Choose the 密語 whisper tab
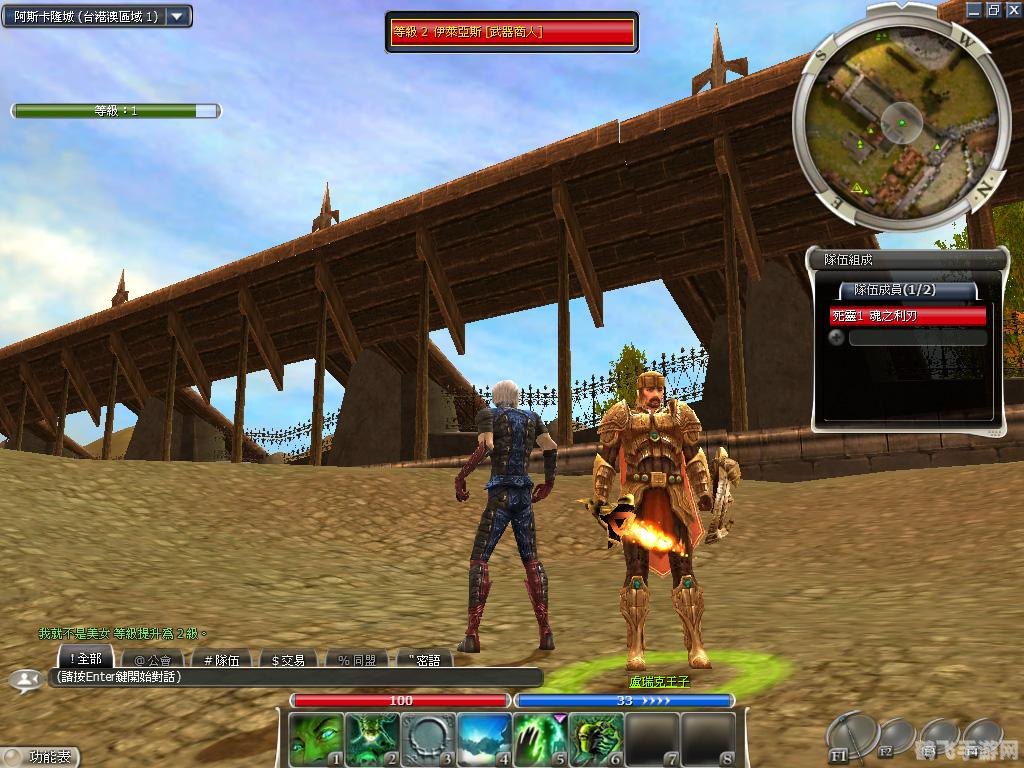This screenshot has height=768, width=1024. 424,659
